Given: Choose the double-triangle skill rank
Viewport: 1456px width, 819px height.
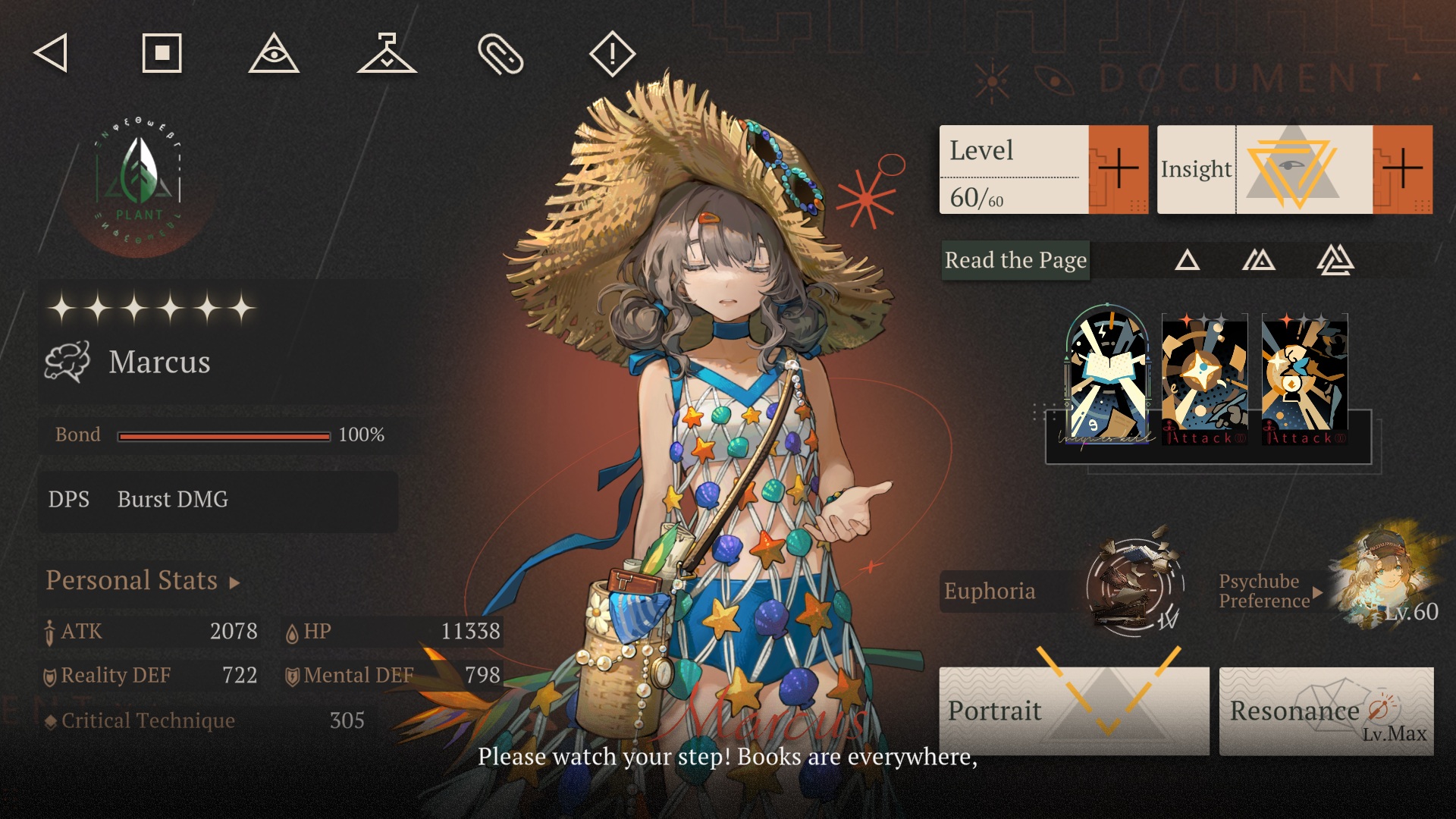Looking at the screenshot, I should [x=1259, y=261].
